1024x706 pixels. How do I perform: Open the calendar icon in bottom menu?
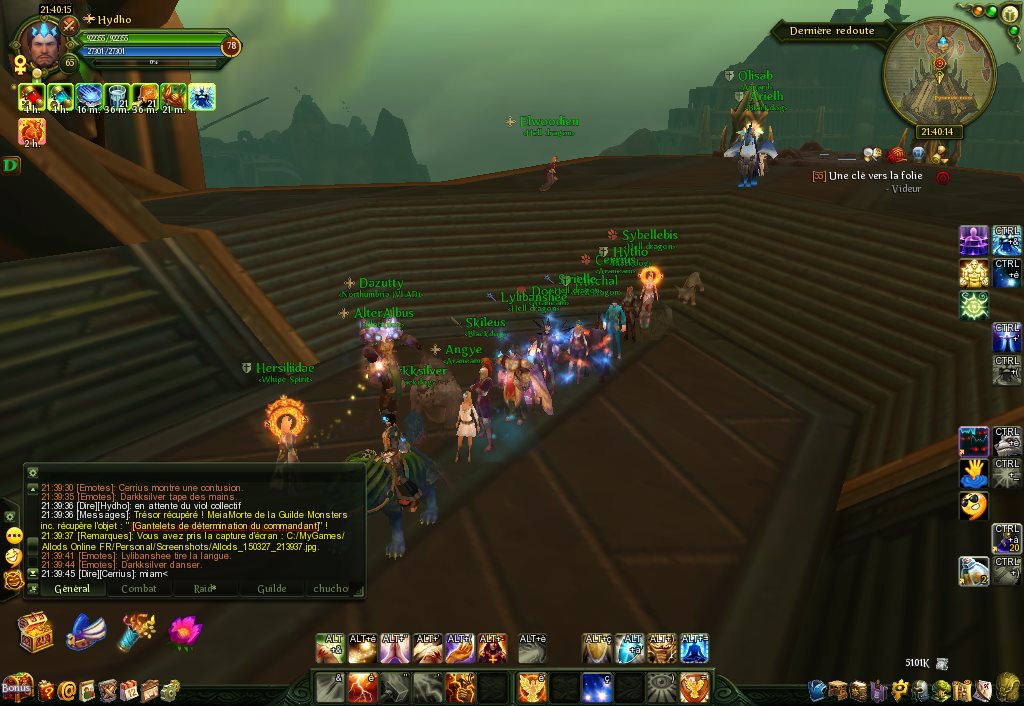[x=129, y=690]
